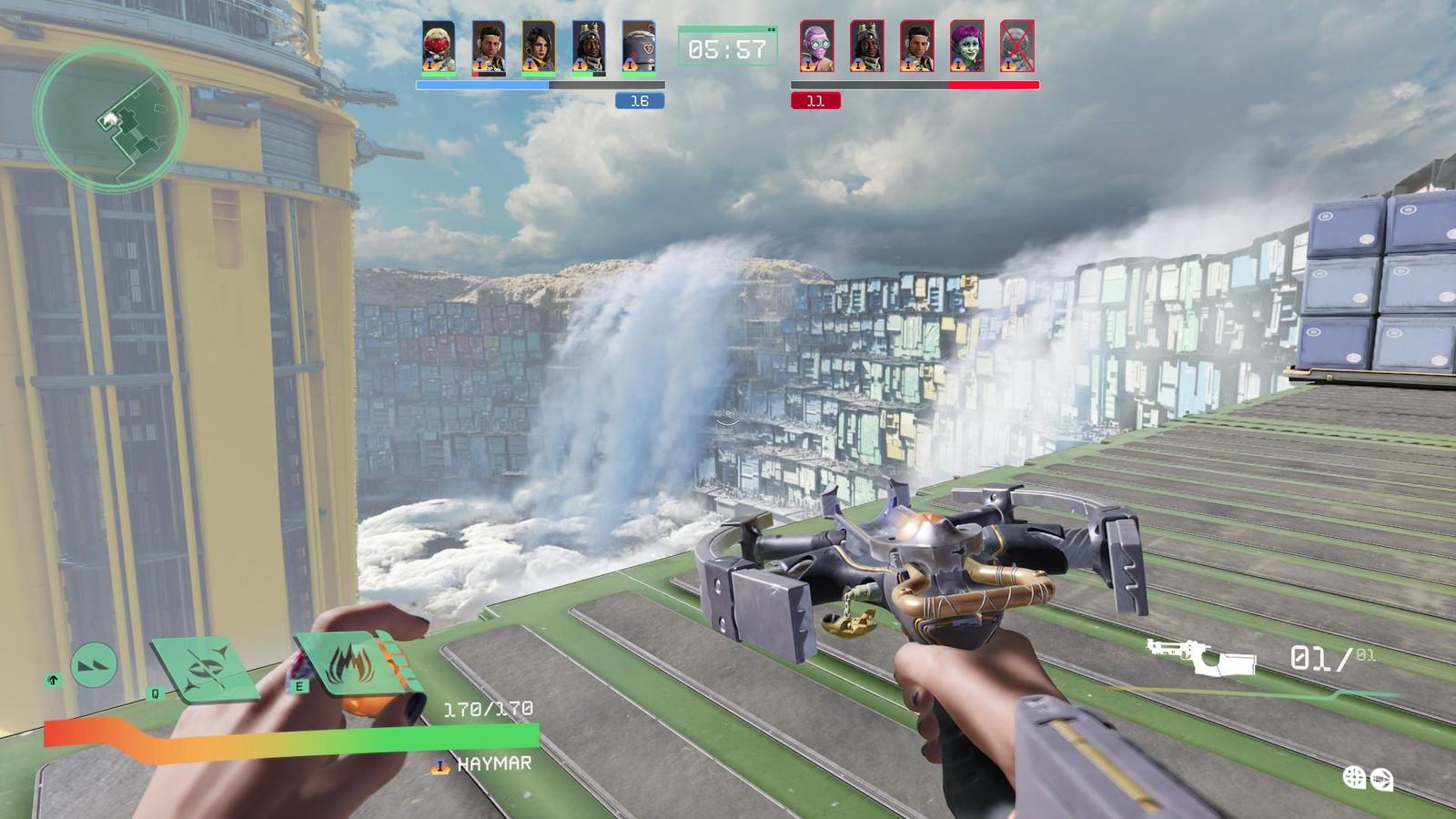This screenshot has width=1456, height=819.
Task: Choose the robot teammate portrait with heart
Action: tap(639, 46)
